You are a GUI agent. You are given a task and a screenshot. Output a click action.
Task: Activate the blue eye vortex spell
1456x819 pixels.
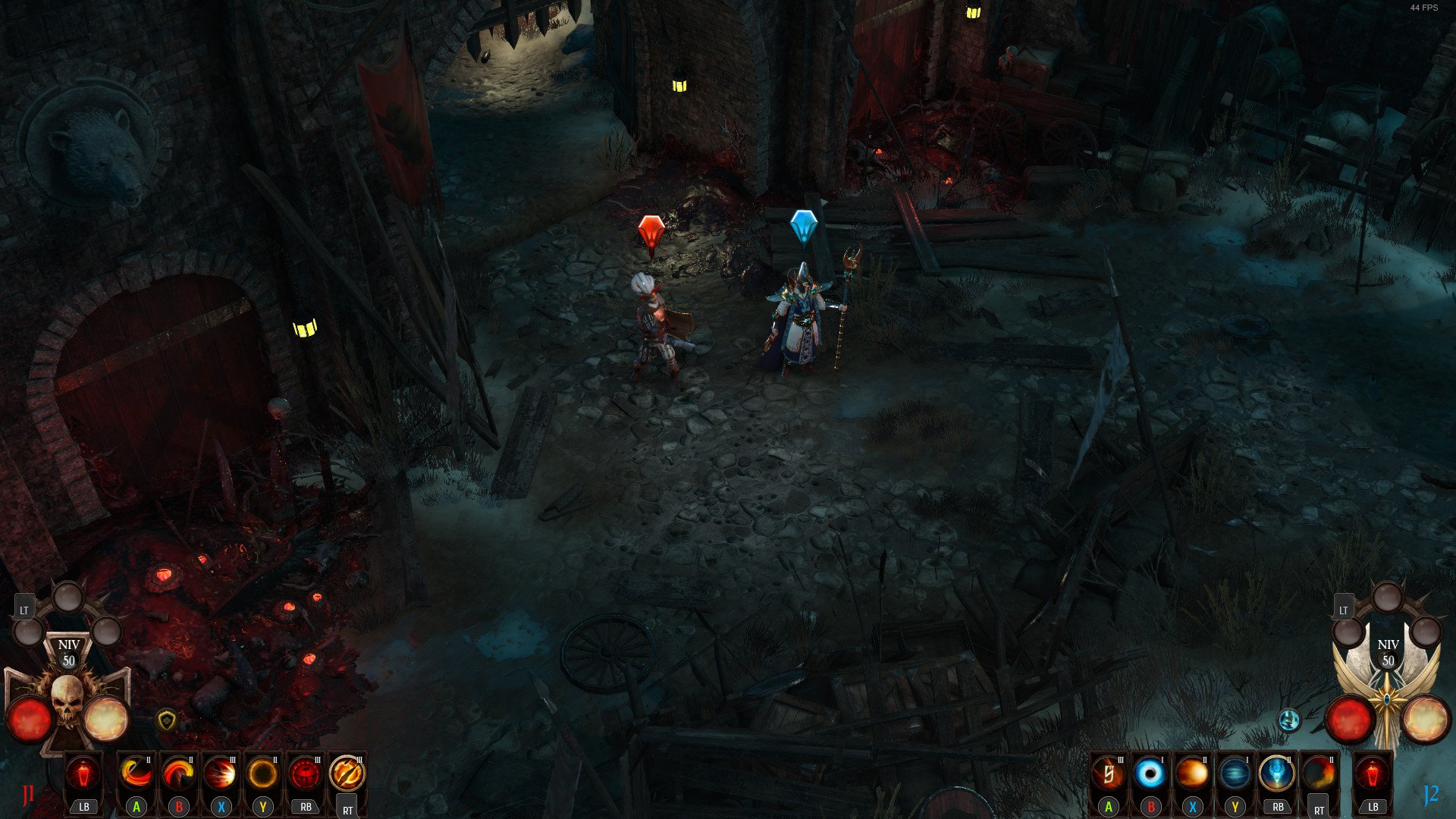click(x=1150, y=774)
